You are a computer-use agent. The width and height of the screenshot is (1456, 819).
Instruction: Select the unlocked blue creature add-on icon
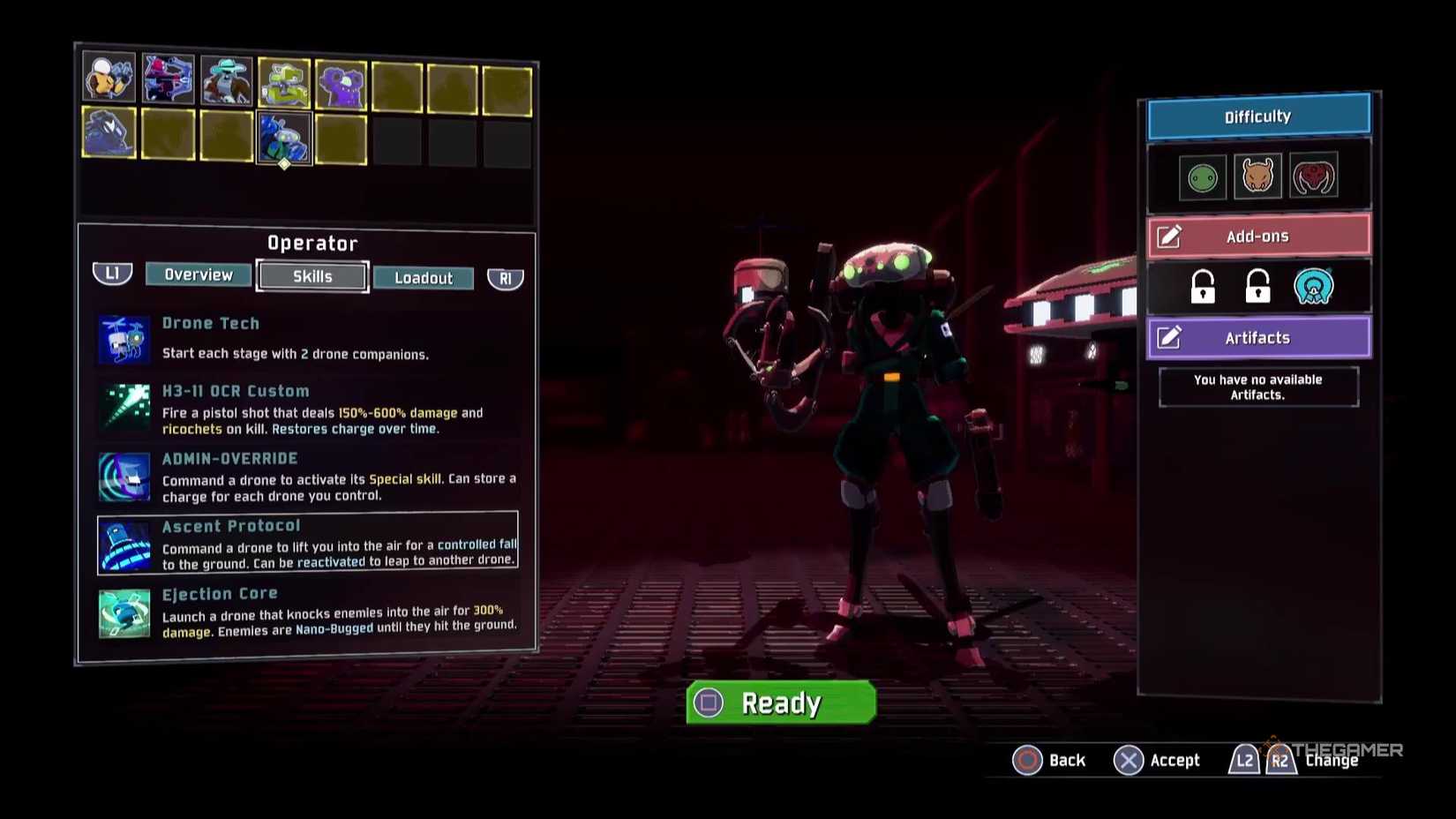point(1314,286)
